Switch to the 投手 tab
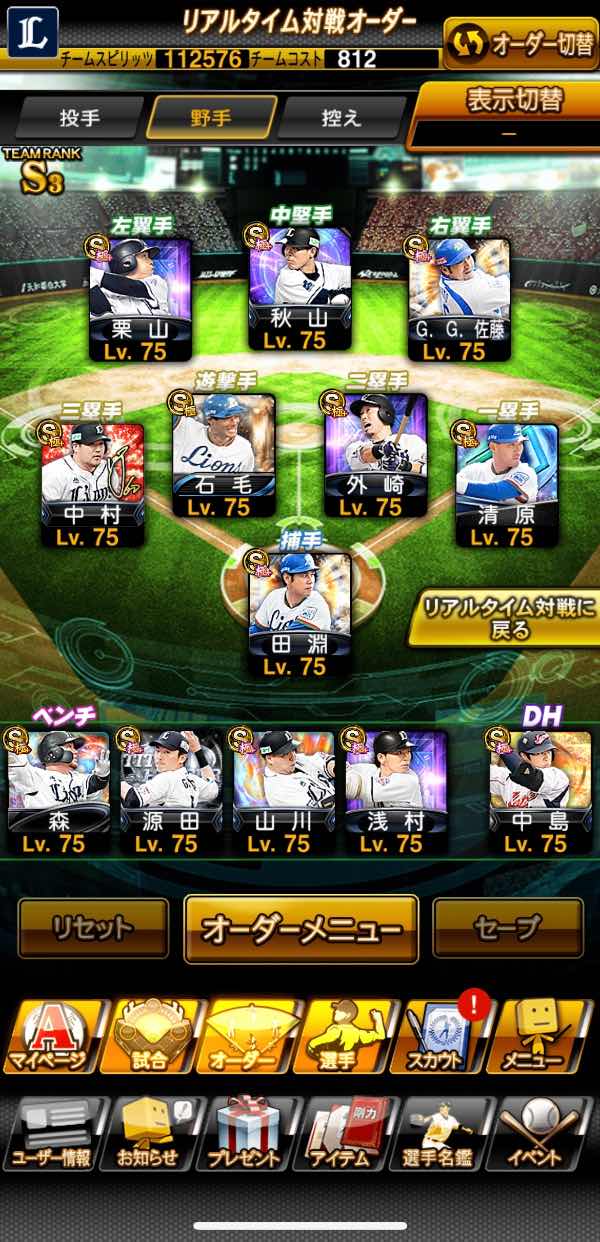The height and width of the screenshot is (1242, 600). click(x=80, y=118)
